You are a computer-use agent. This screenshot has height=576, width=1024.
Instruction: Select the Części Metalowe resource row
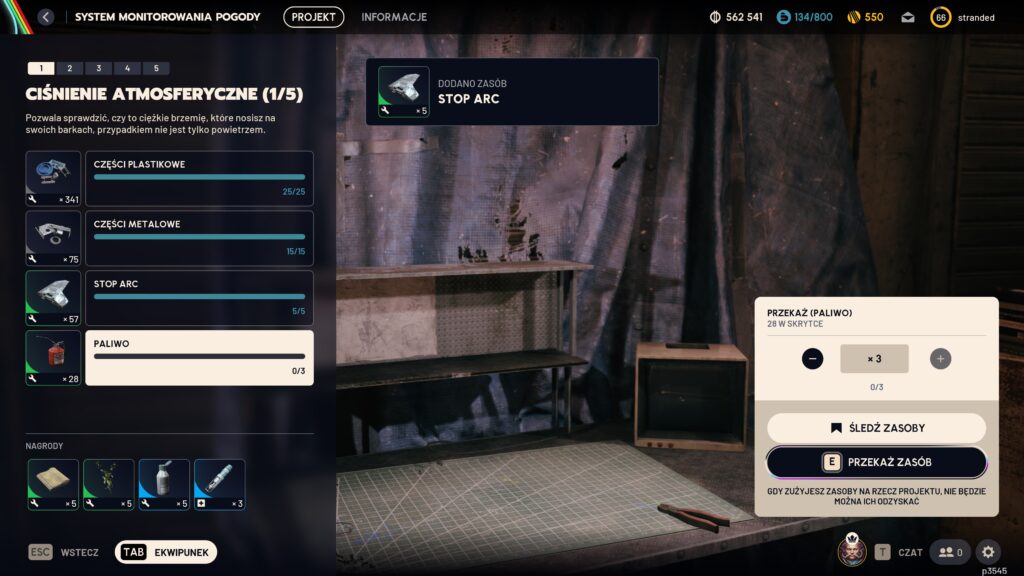tap(199, 238)
